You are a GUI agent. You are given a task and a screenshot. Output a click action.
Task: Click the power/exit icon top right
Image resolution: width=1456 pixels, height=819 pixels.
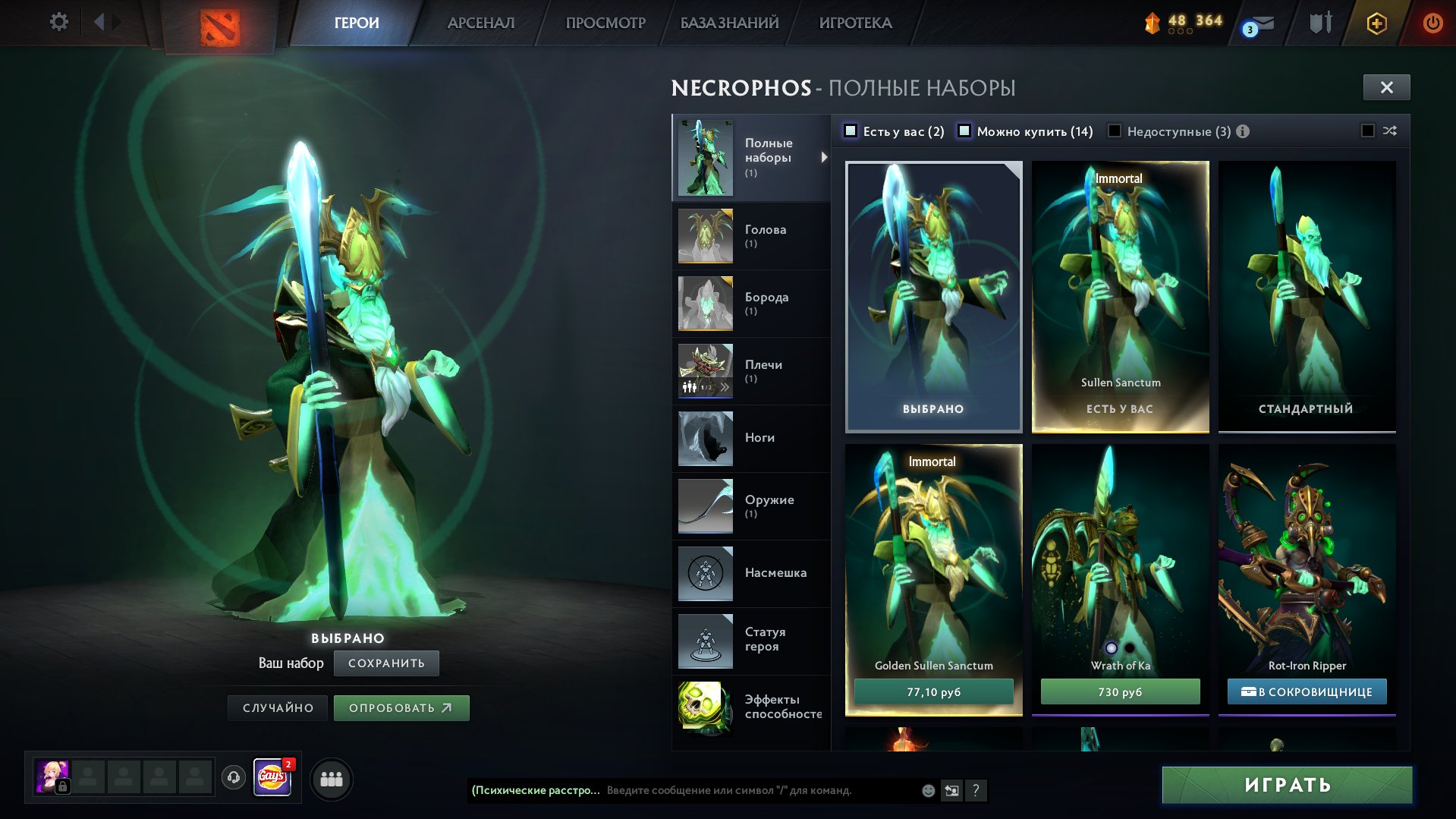tap(1432, 23)
